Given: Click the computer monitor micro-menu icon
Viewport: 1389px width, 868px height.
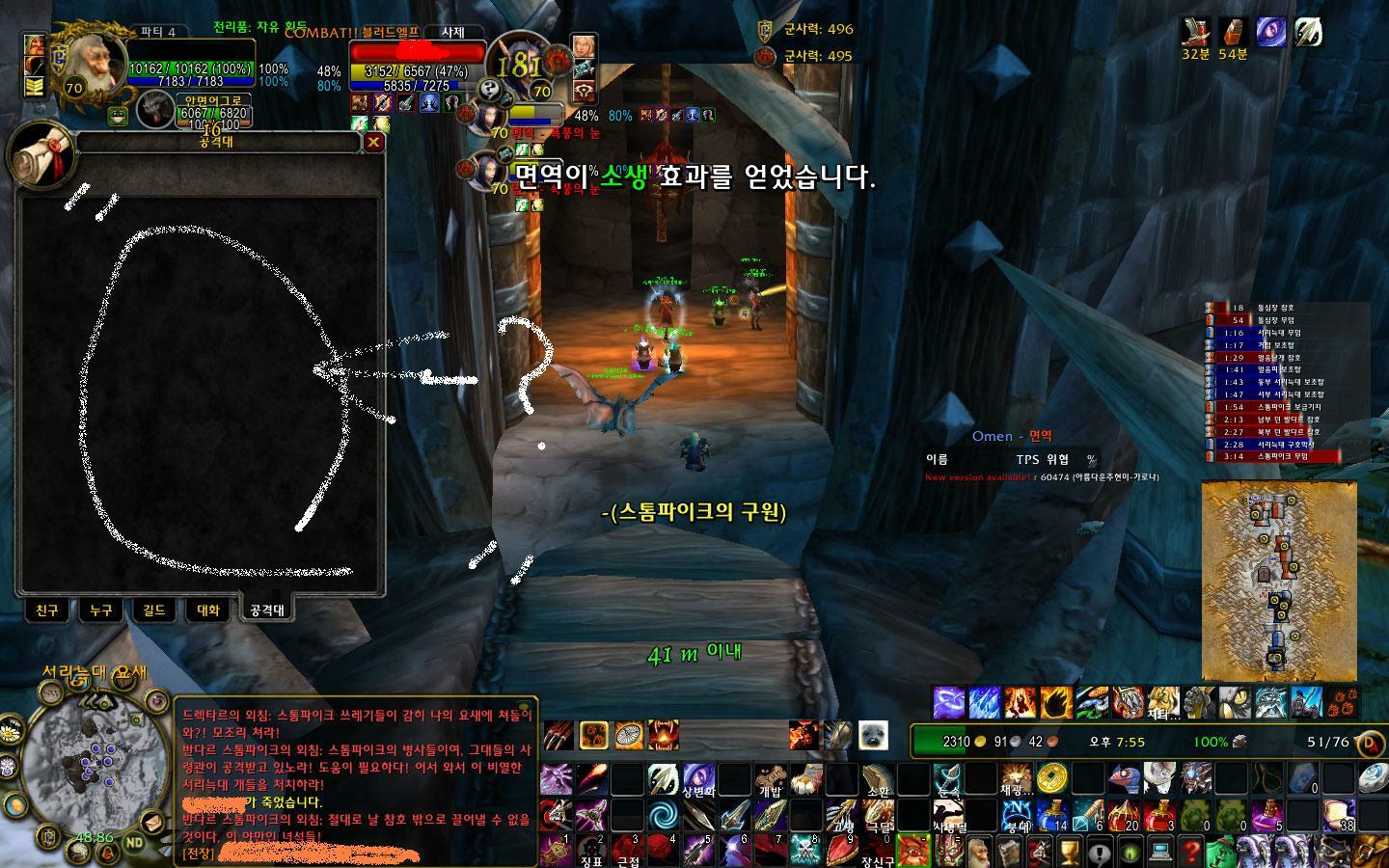Looking at the screenshot, I should [1159, 853].
